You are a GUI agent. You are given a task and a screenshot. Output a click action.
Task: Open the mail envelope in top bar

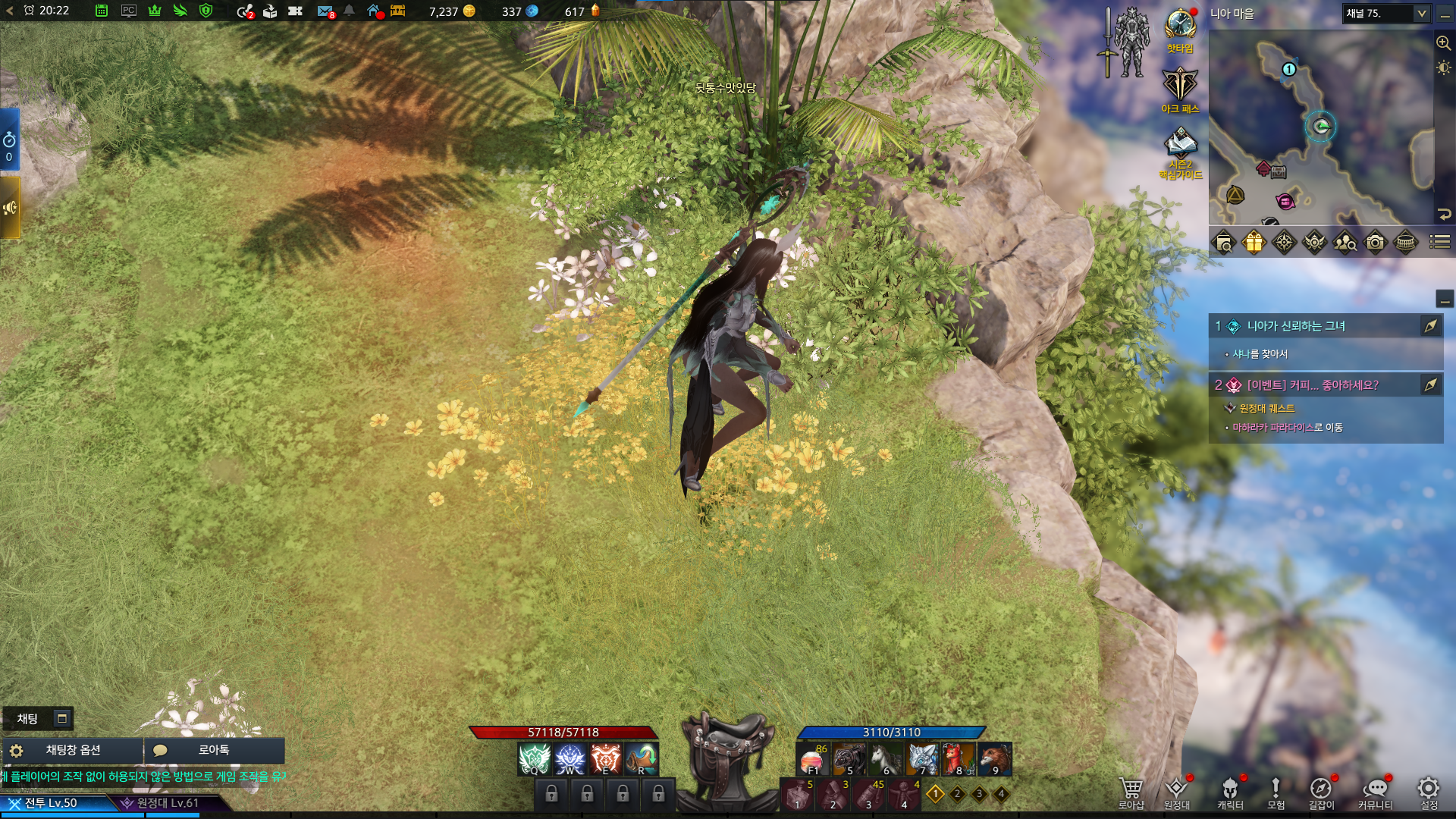pyautogui.click(x=325, y=11)
